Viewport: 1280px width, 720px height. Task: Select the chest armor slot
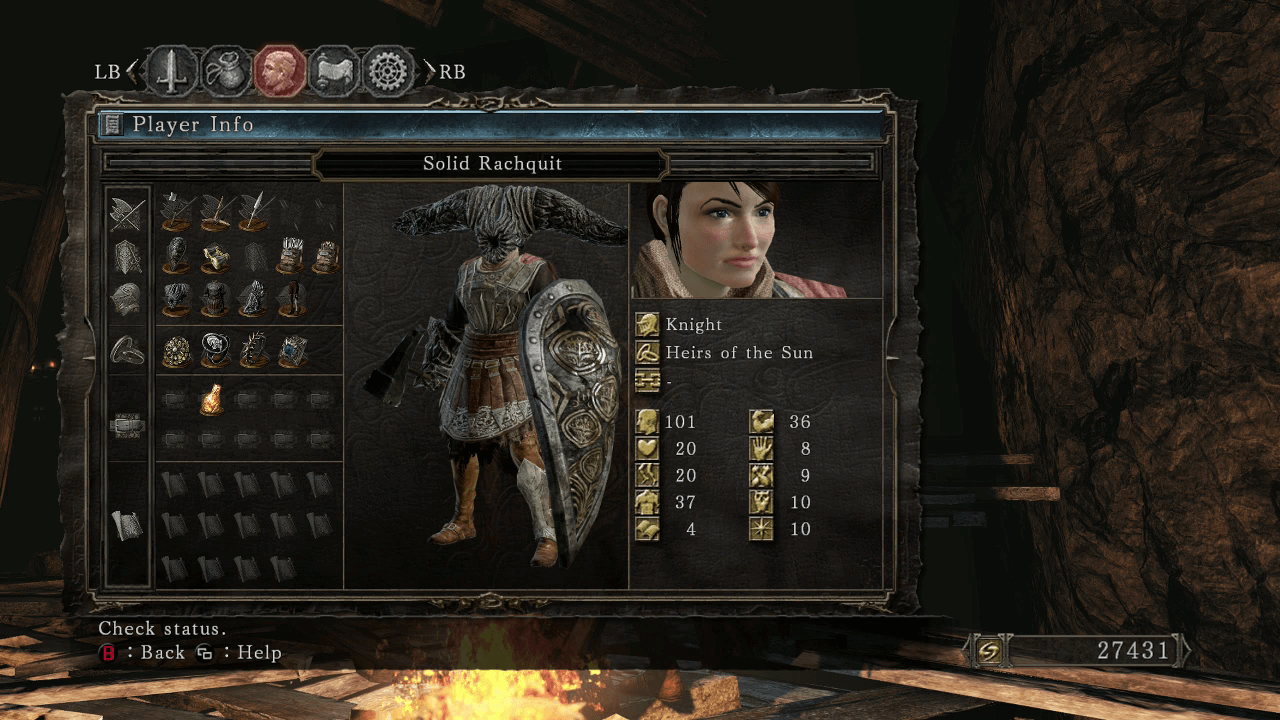click(x=215, y=297)
